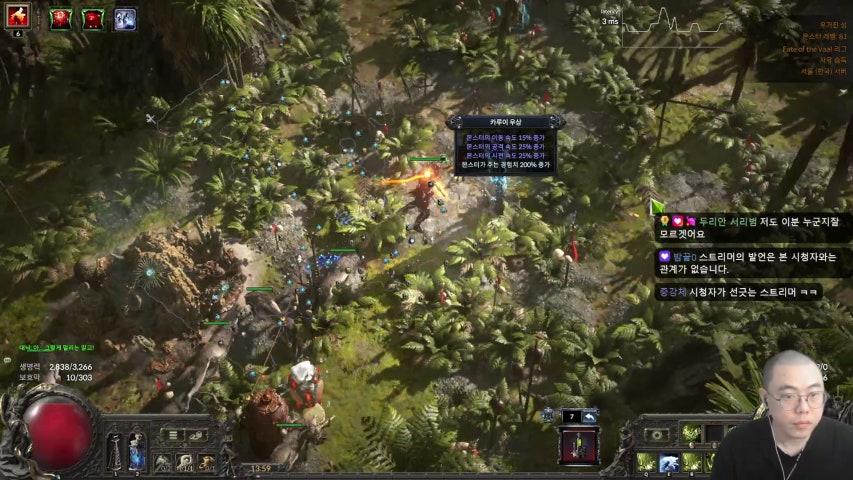
Task: Open the green eye button on skill bar
Action: click(x=657, y=435)
